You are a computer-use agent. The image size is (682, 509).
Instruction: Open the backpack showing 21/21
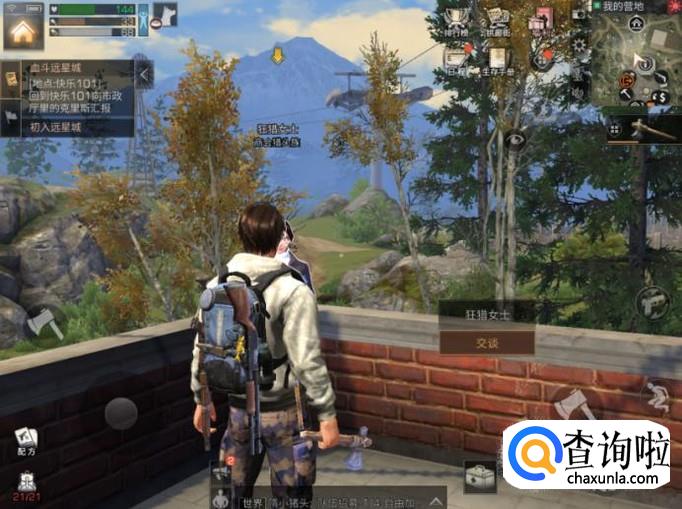[26, 485]
